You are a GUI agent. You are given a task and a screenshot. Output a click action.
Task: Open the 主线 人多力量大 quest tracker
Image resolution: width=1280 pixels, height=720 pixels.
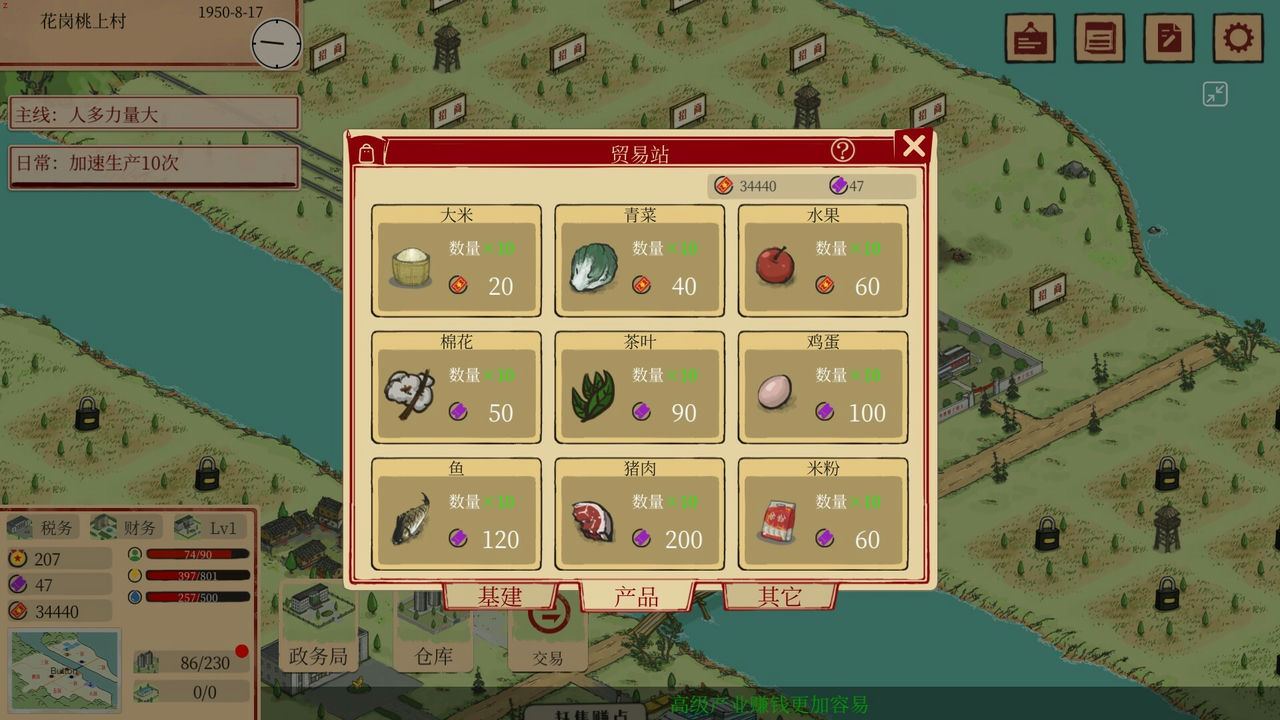pos(154,114)
